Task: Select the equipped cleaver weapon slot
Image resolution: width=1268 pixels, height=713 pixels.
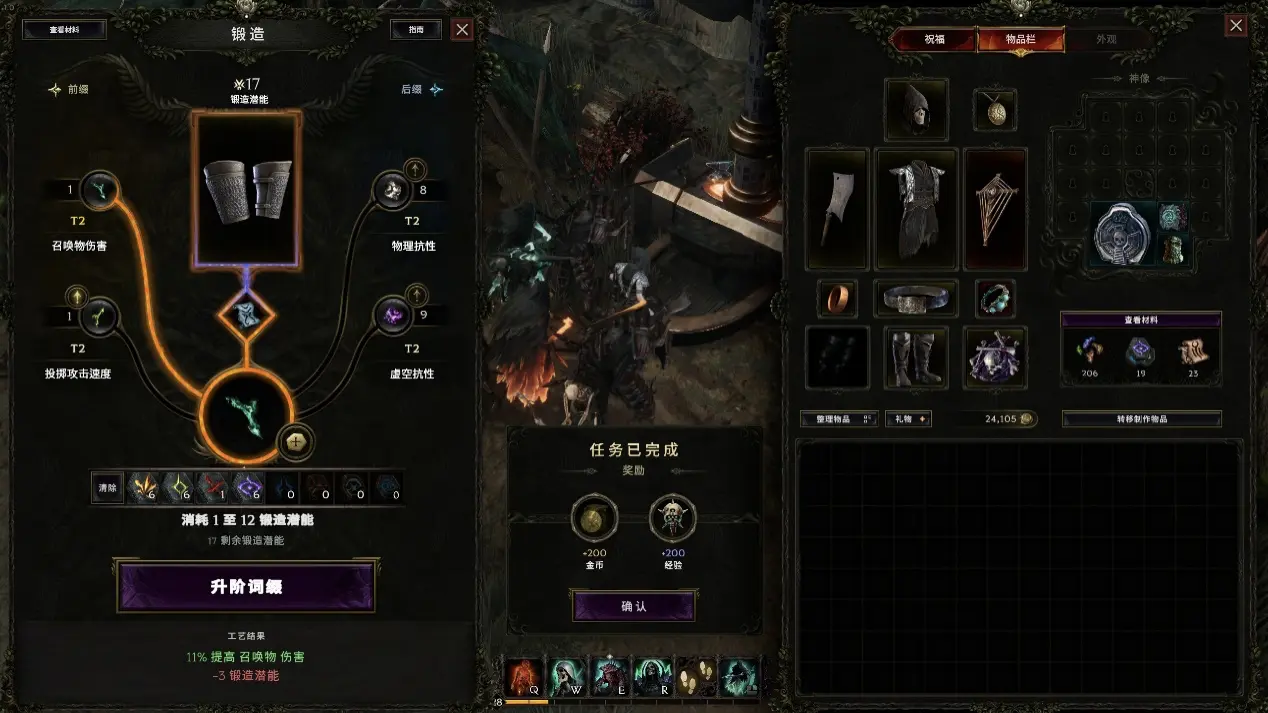Action: [836, 209]
